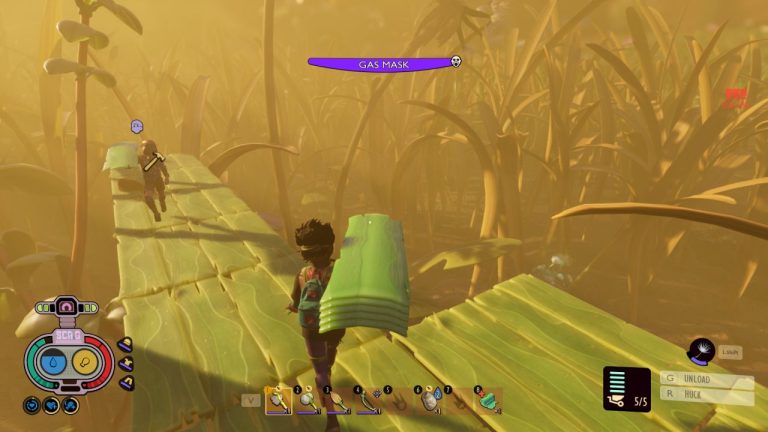768x432 pixels.
Task: Equip the bow in hotbar slot 4
Action: (365, 400)
